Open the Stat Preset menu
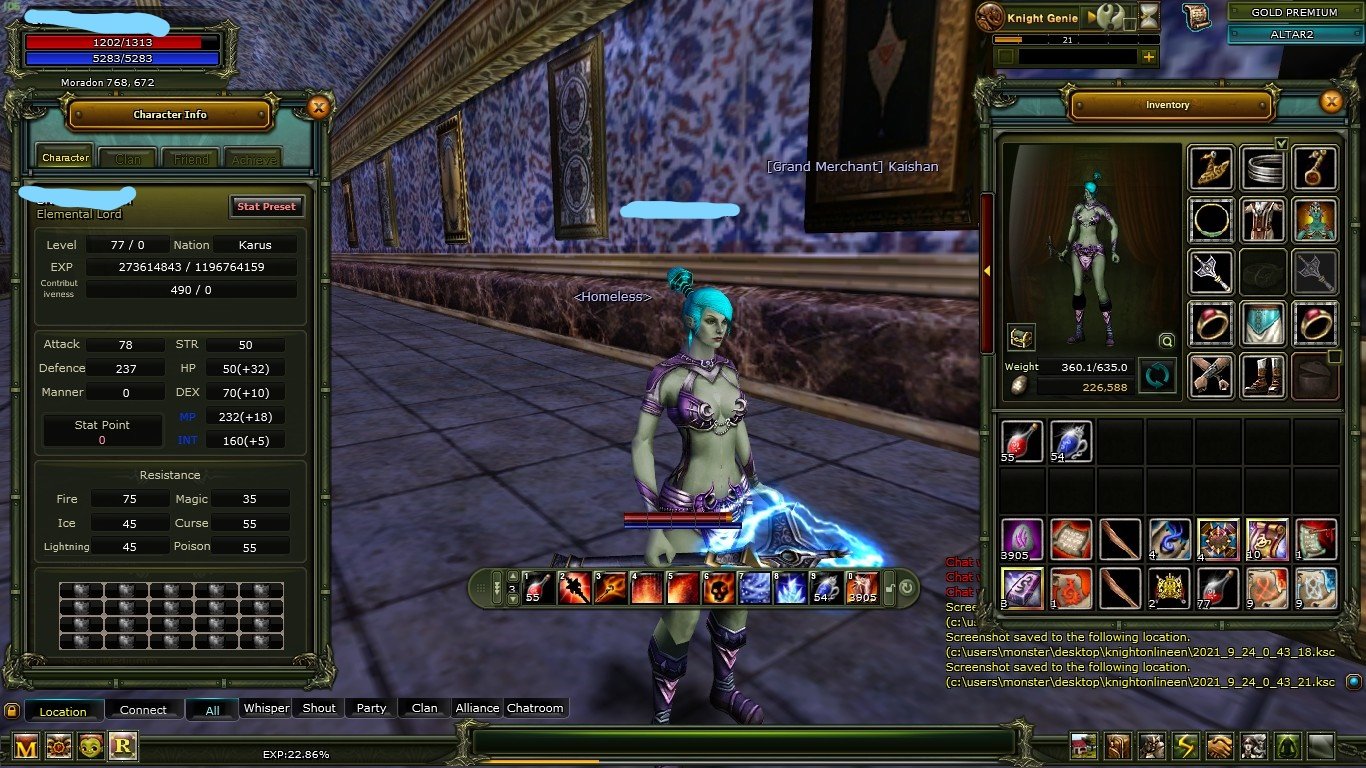Image resolution: width=1366 pixels, height=768 pixels. [266, 207]
